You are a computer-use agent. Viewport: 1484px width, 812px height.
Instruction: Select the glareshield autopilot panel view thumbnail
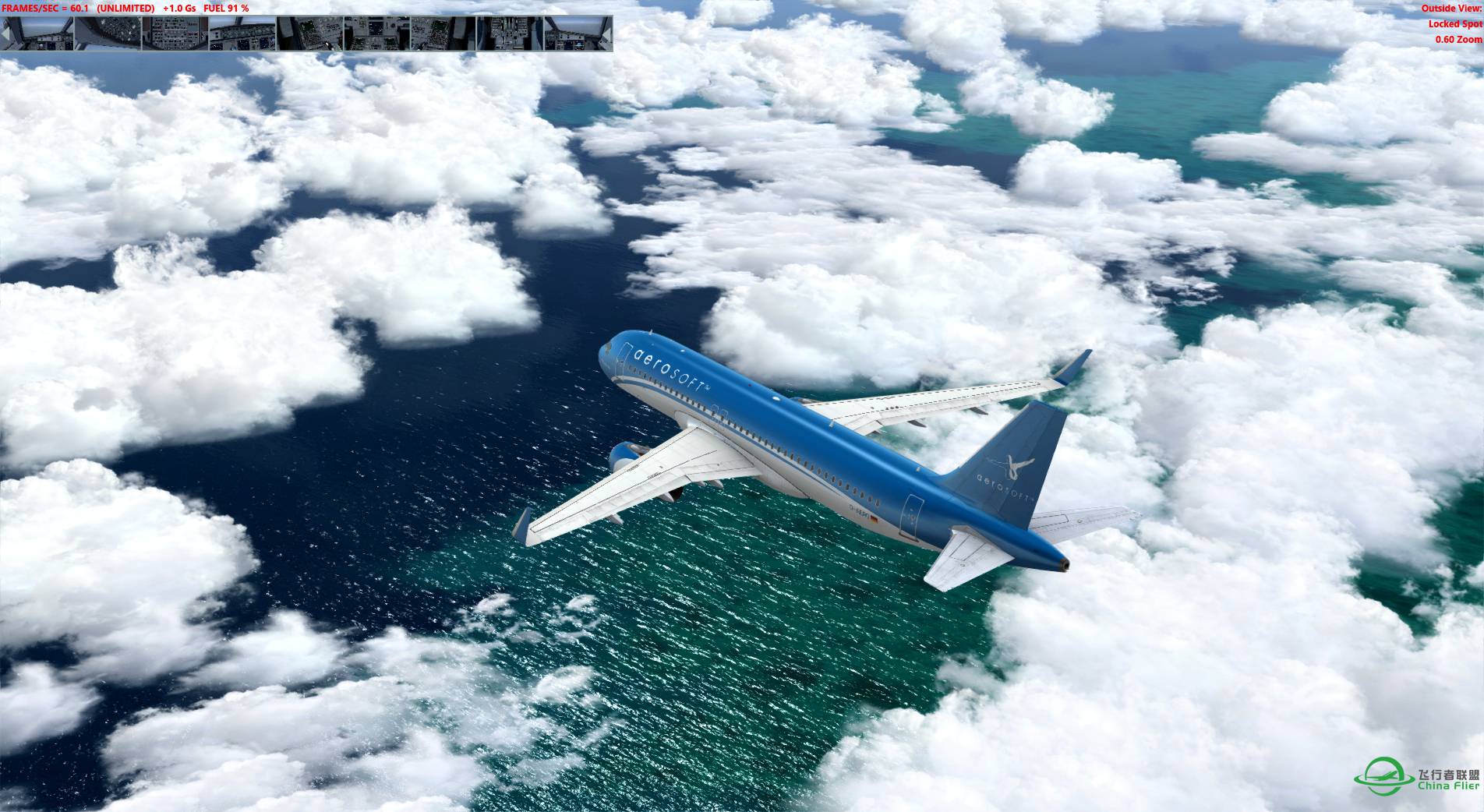click(x=242, y=34)
